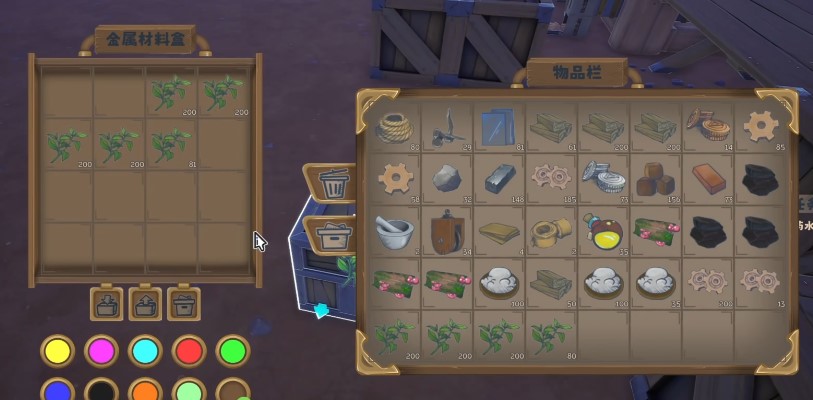Select the yellow potion flask slot

[x=604, y=230]
